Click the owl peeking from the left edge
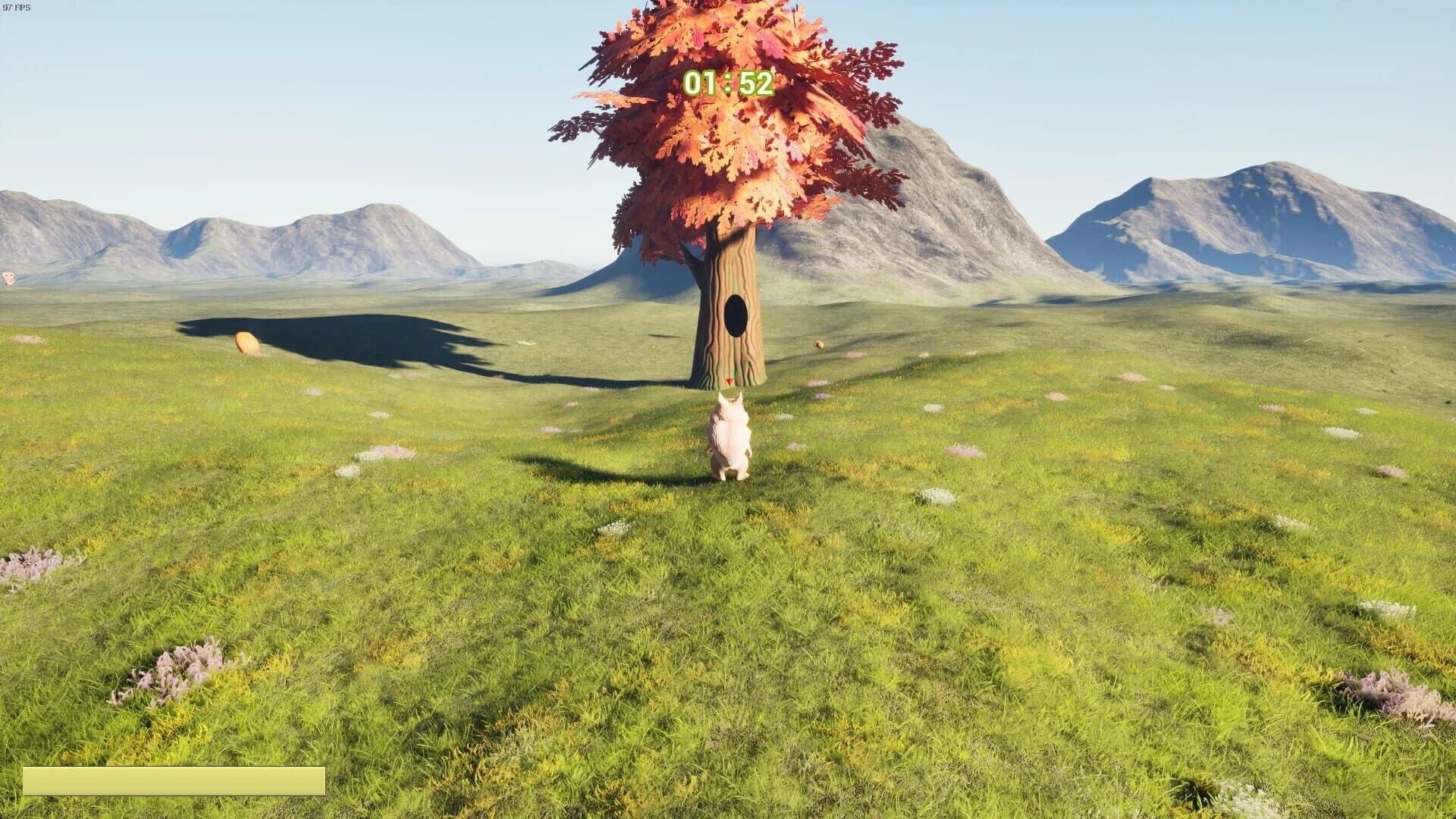 click(8, 277)
